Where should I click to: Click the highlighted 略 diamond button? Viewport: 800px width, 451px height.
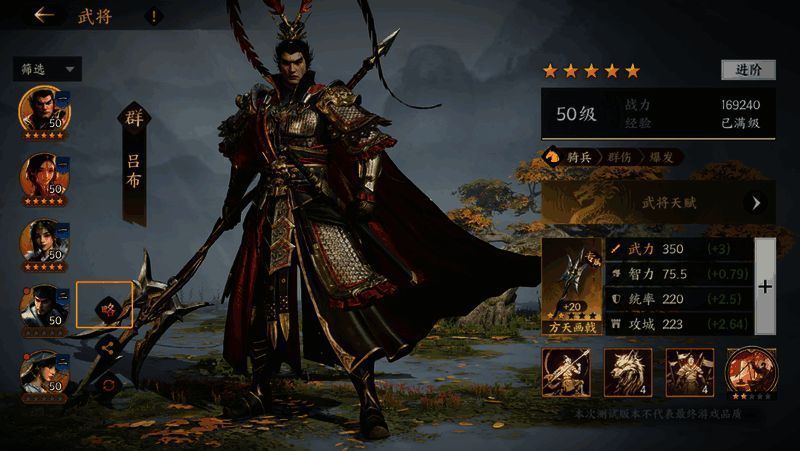[106, 307]
